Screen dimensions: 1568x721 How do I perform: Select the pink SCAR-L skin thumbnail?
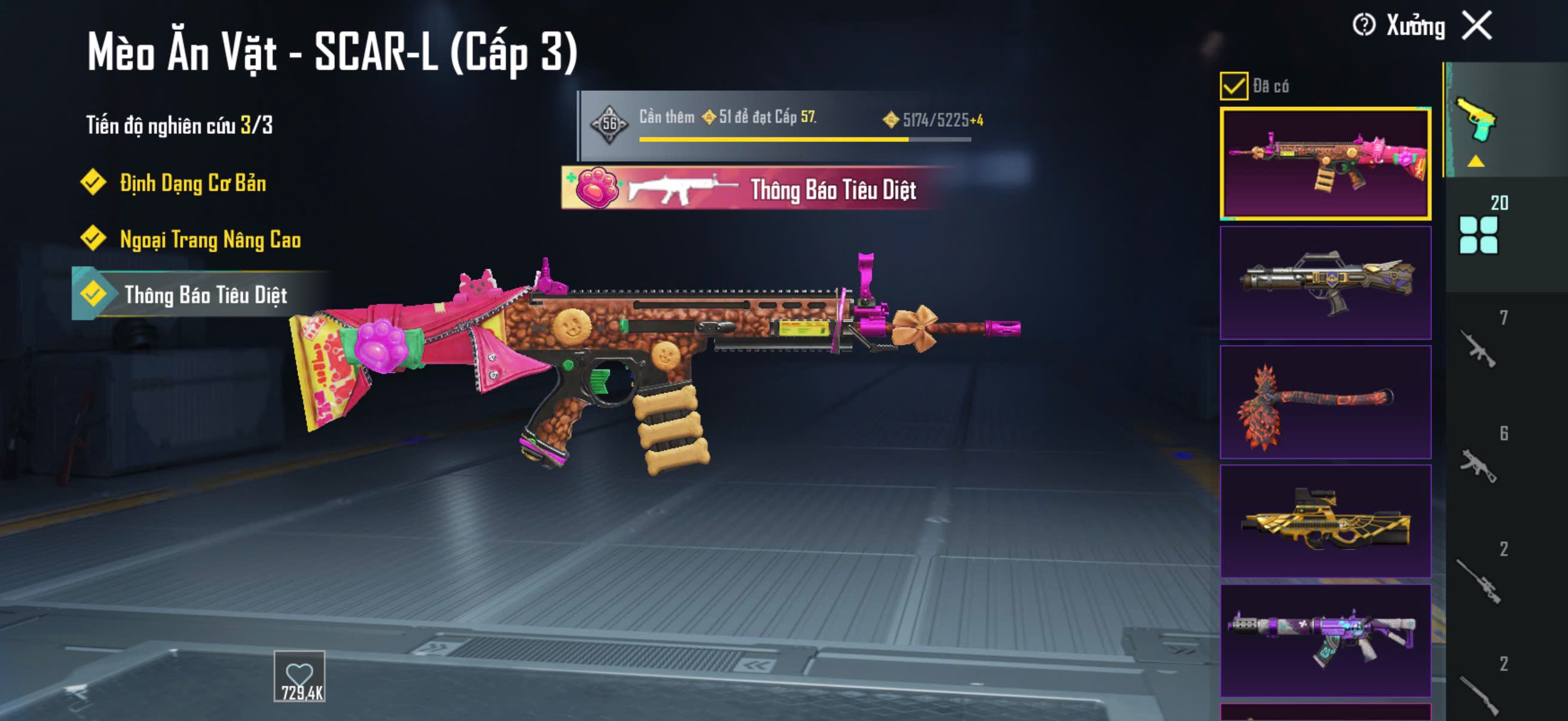(x=1325, y=164)
